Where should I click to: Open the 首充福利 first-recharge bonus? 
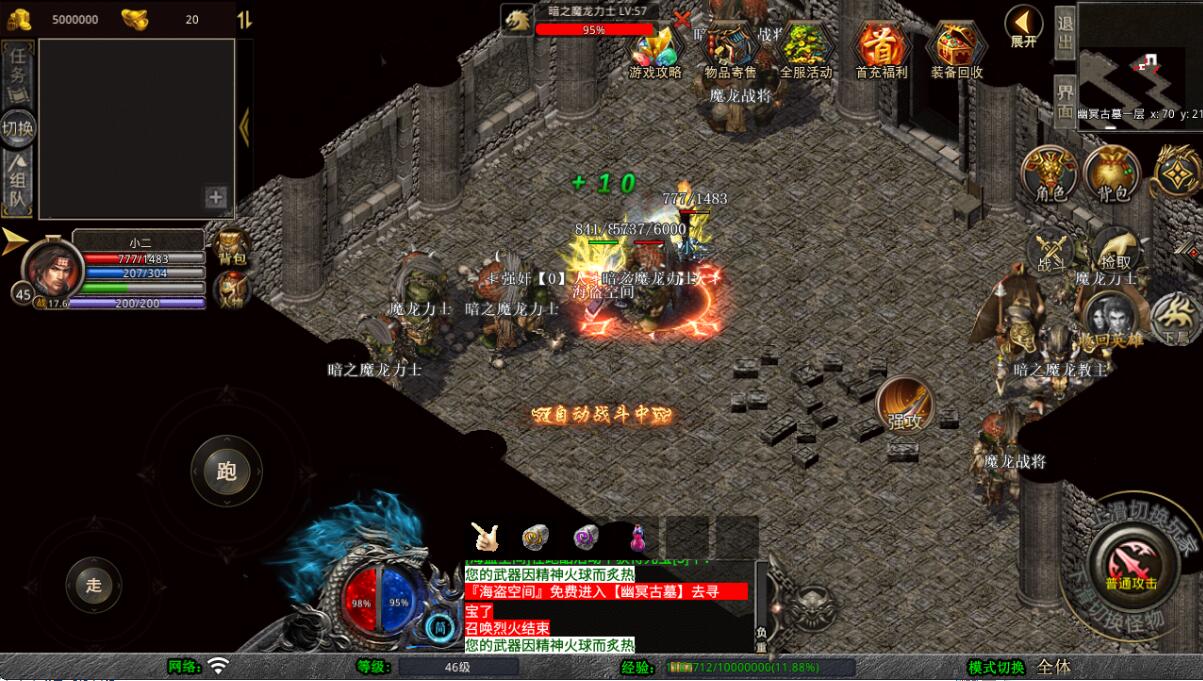[881, 50]
